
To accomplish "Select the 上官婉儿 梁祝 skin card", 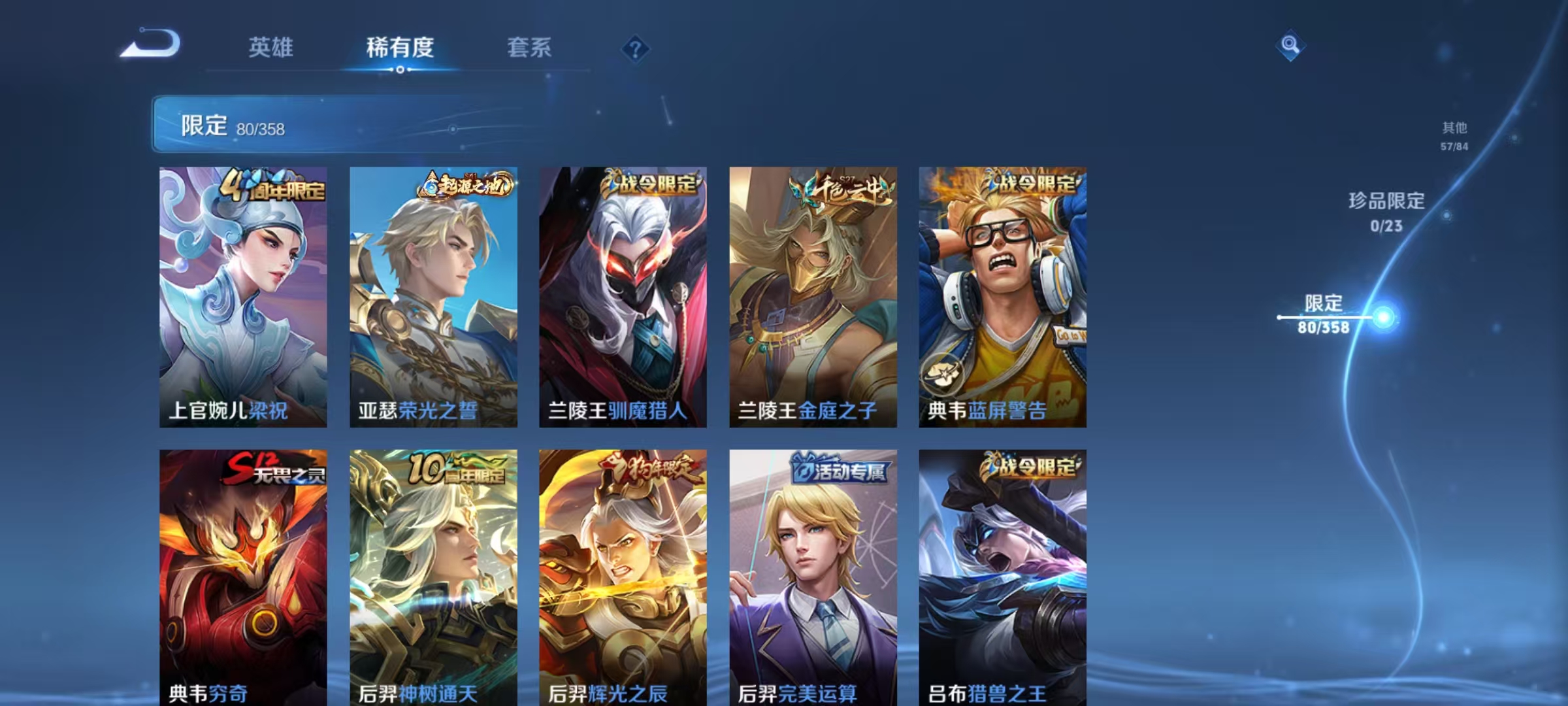I will (242, 294).
